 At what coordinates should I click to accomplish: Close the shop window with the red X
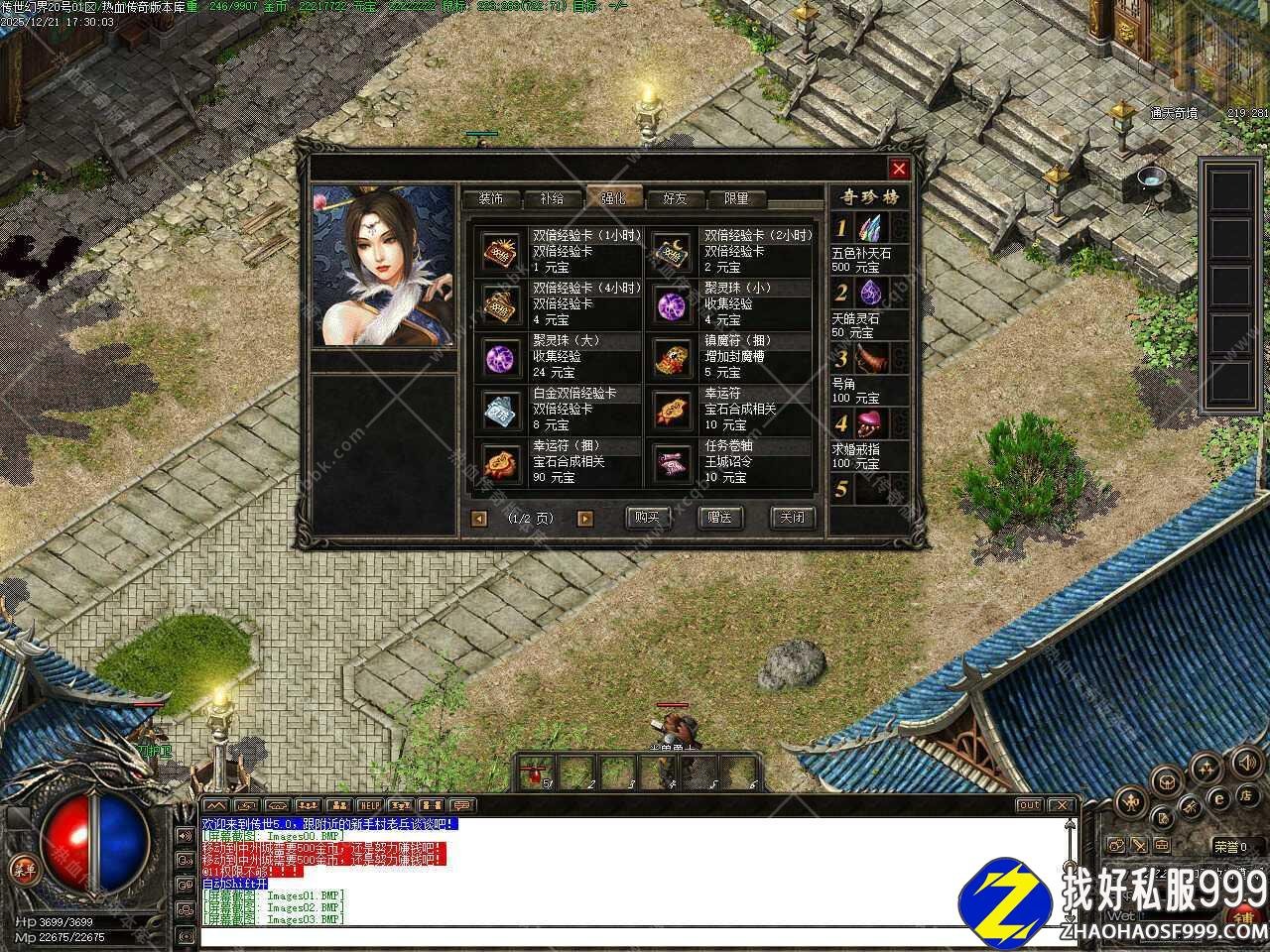point(899,169)
